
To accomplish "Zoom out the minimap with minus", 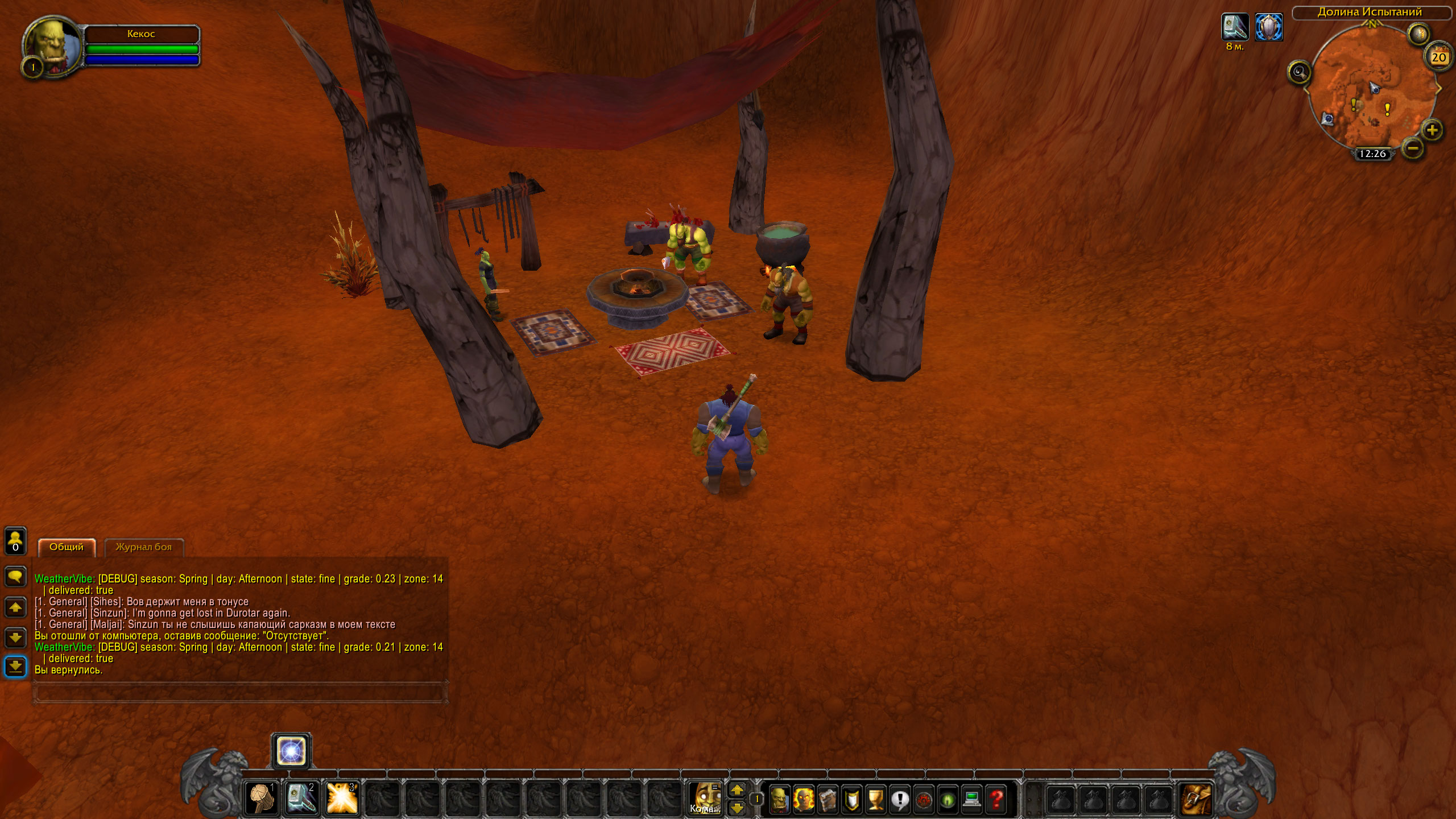I will pos(1413,148).
